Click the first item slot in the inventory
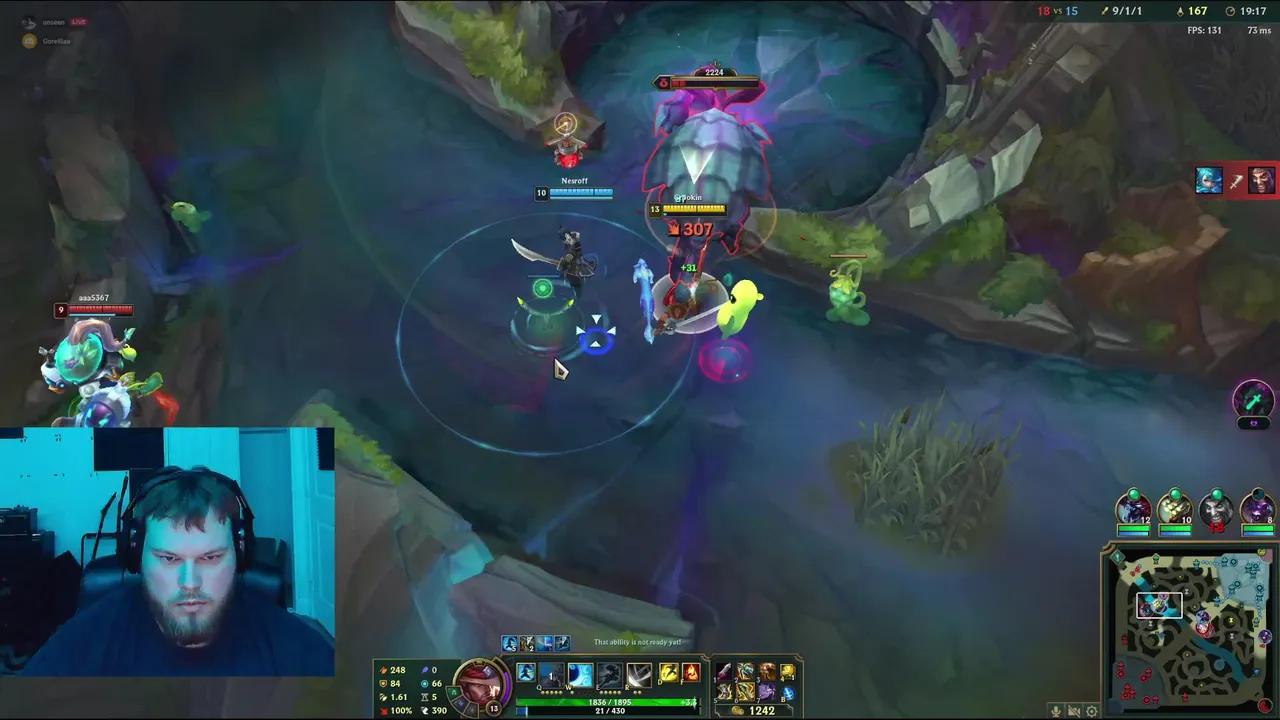The height and width of the screenshot is (720, 1280). 724,671
